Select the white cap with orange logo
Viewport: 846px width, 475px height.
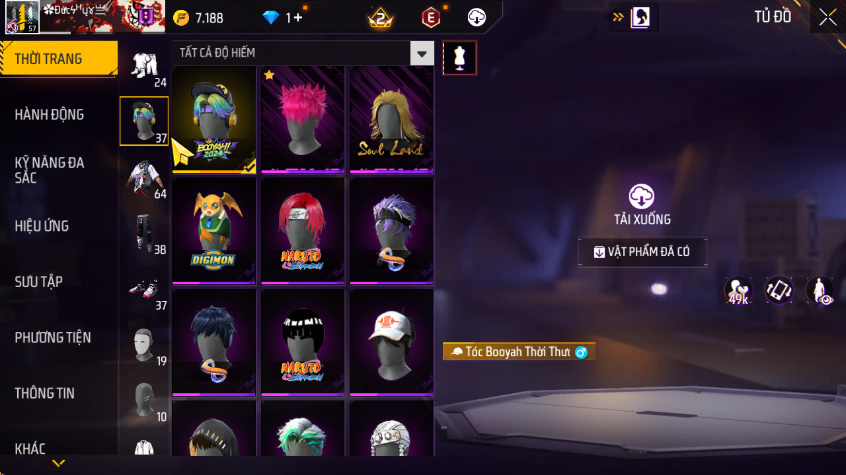tap(391, 342)
